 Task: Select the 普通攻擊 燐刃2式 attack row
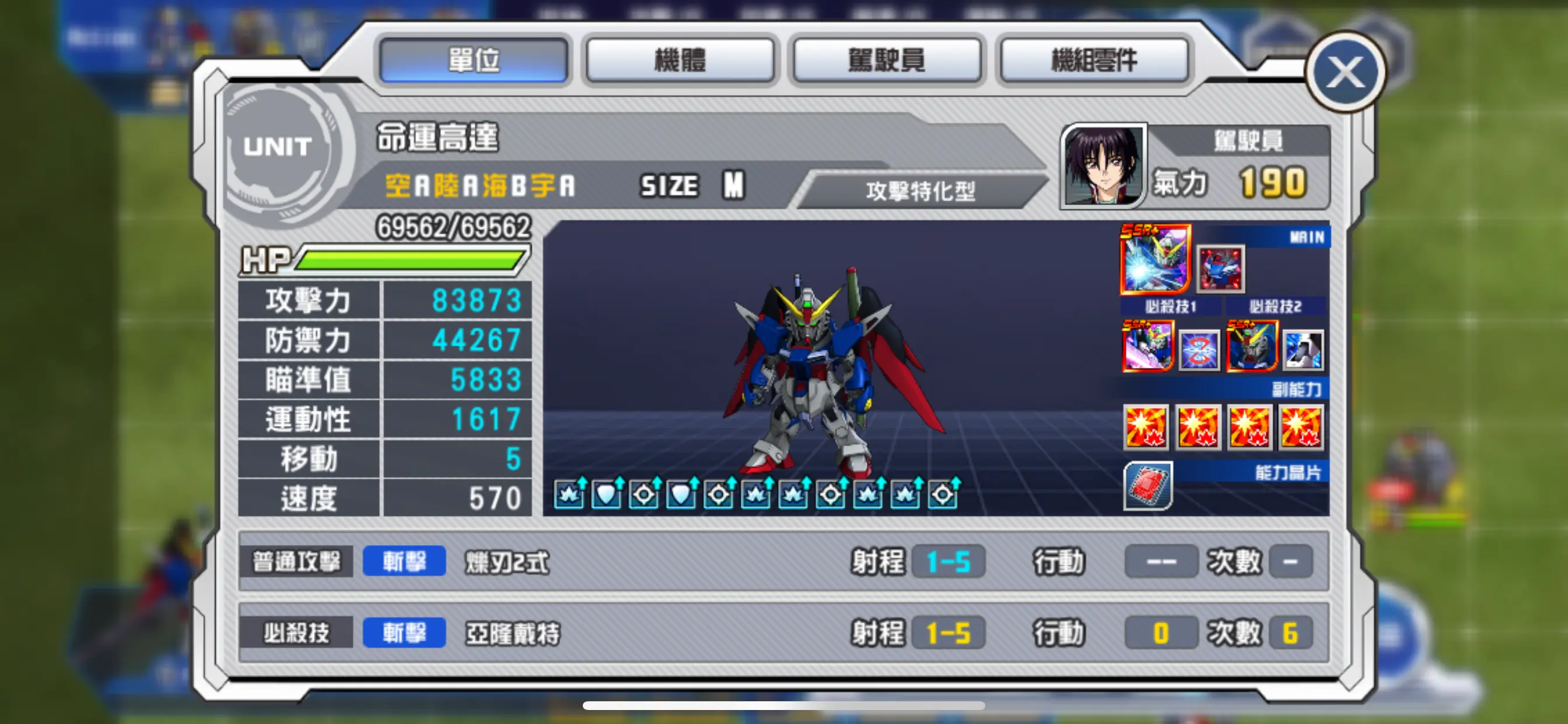pos(783,561)
